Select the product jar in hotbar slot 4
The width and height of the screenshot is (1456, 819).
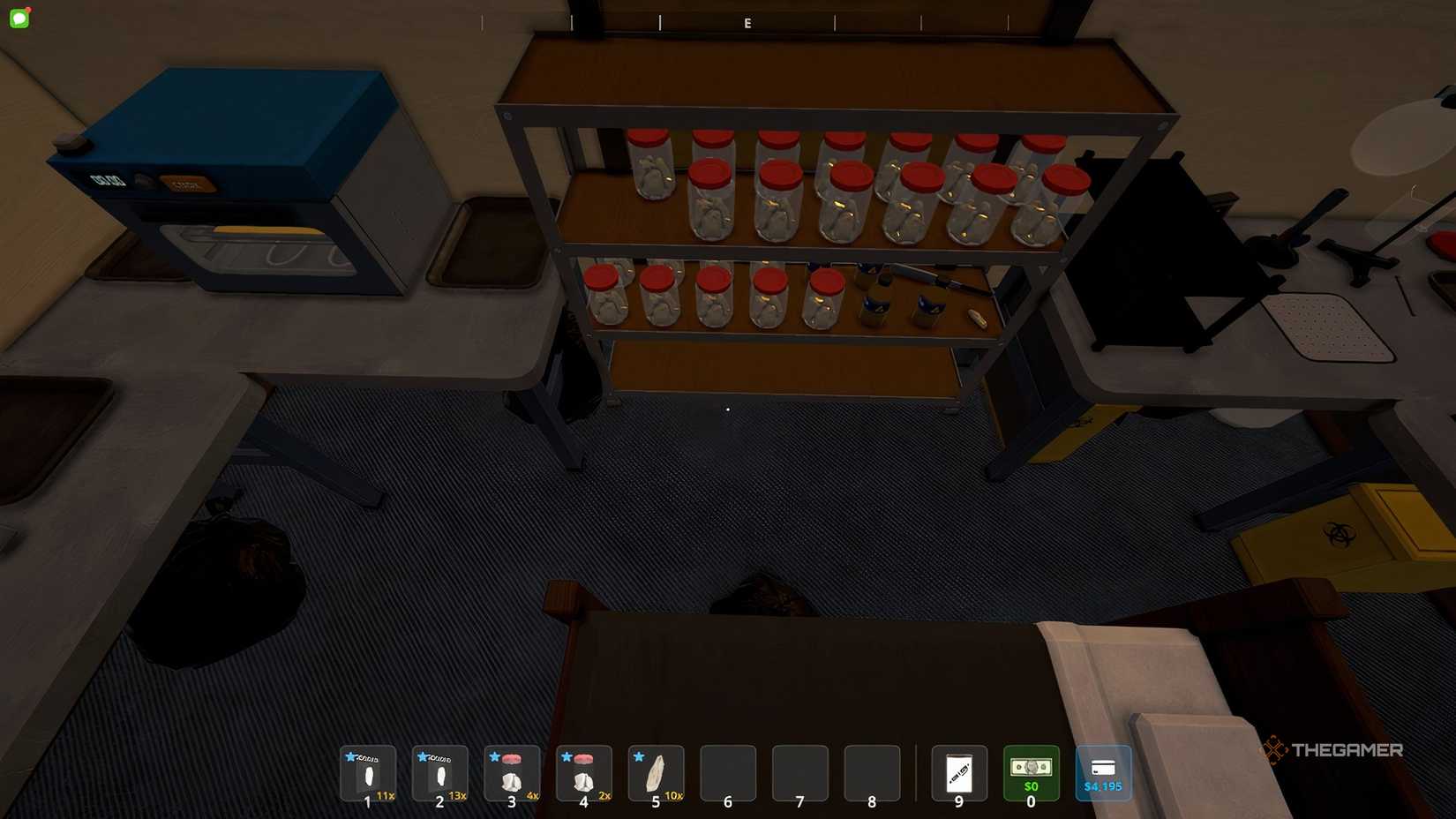coord(584,775)
